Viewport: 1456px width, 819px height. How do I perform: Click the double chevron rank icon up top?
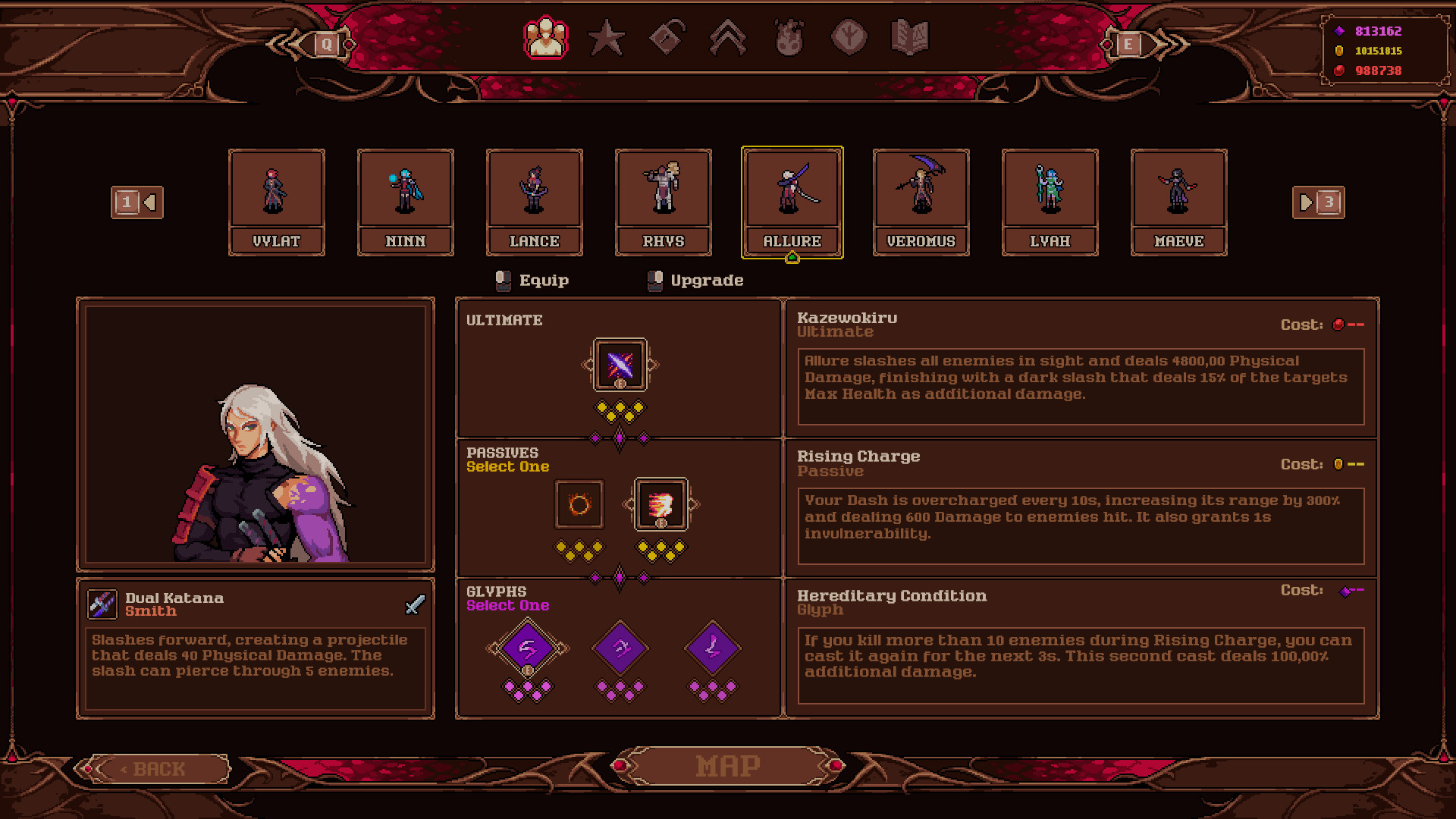pos(728,36)
